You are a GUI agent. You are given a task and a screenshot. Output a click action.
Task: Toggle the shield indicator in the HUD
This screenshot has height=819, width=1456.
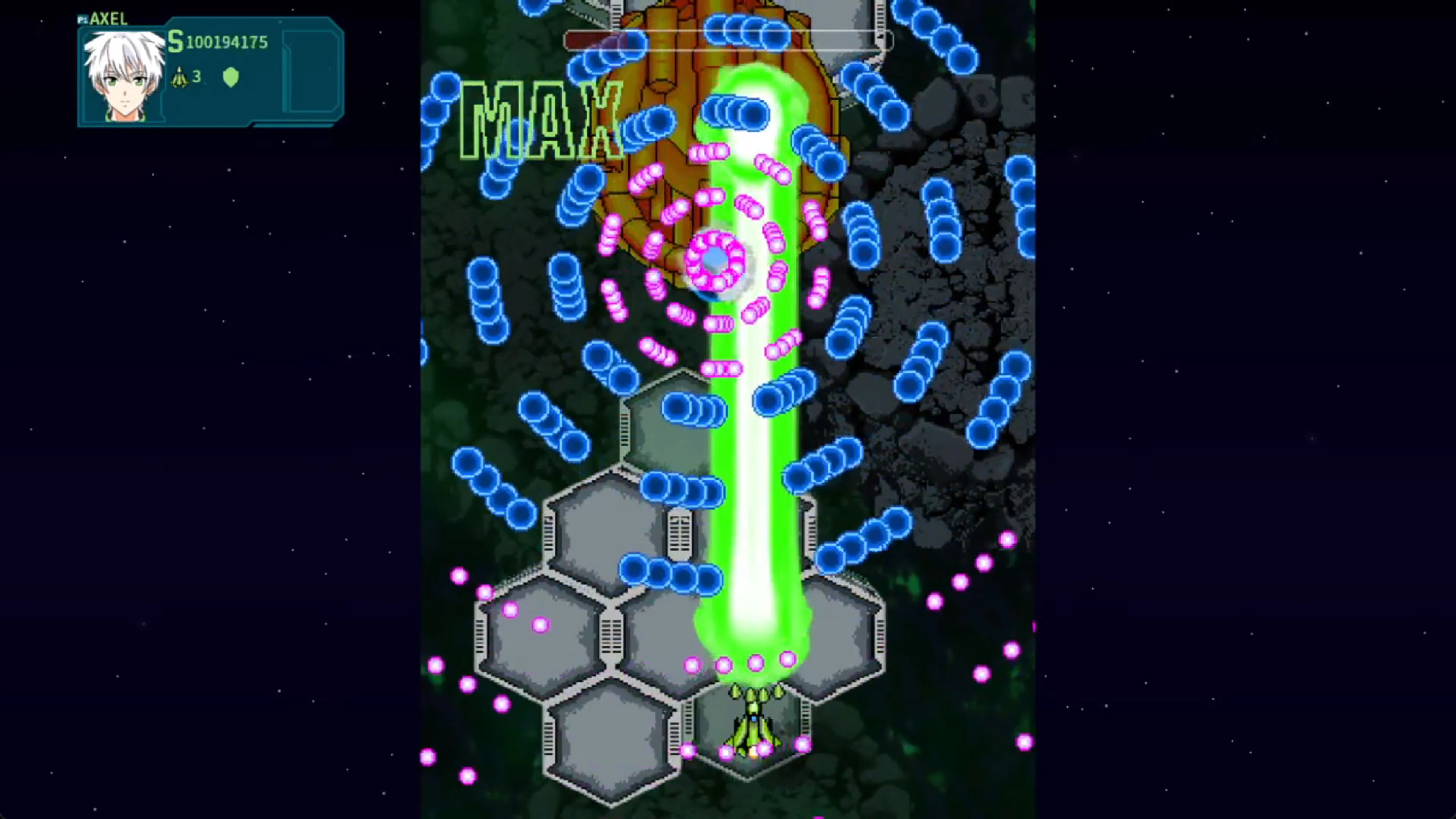[x=232, y=77]
